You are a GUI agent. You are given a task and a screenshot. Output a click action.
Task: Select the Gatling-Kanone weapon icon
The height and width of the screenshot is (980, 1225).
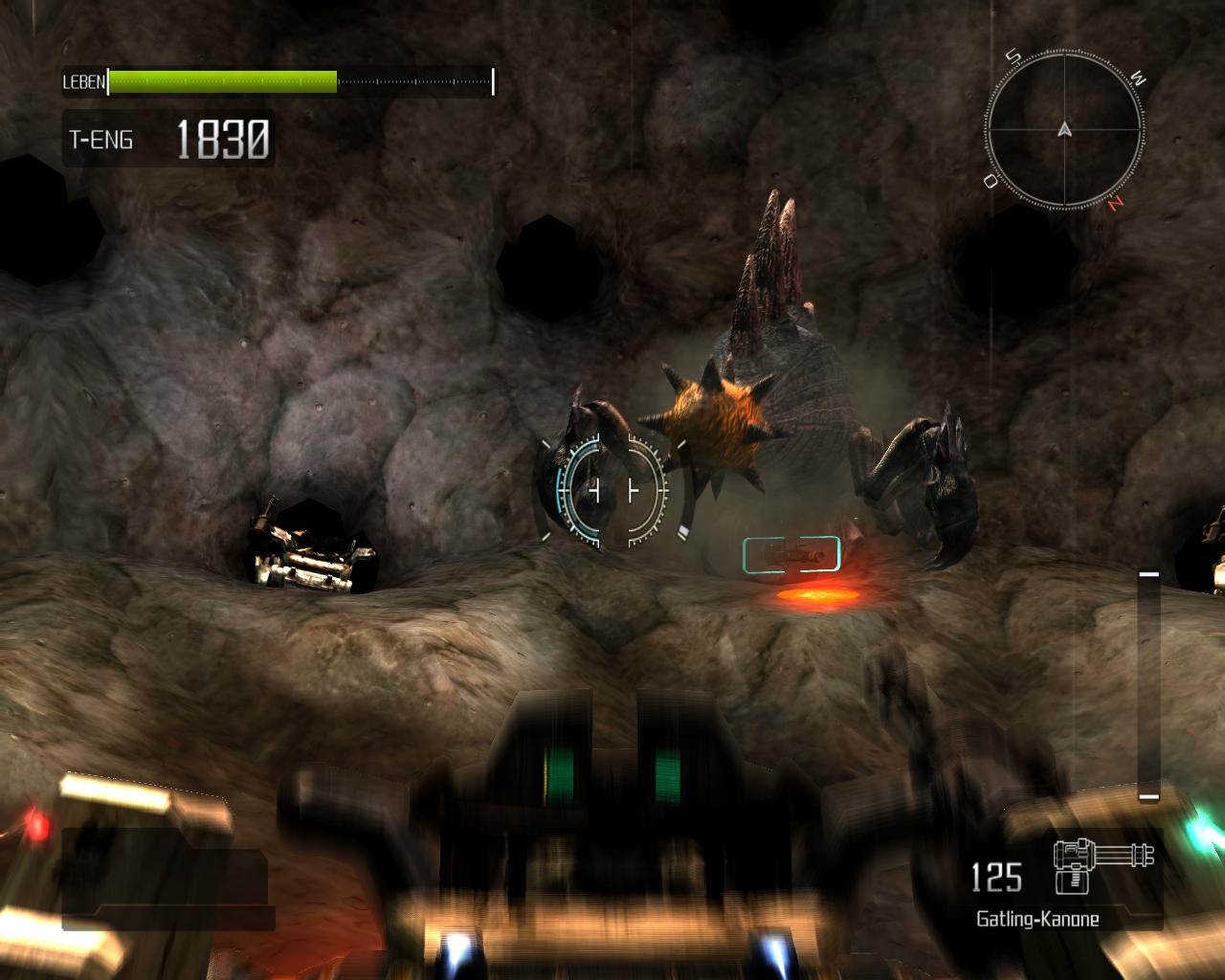1102,864
